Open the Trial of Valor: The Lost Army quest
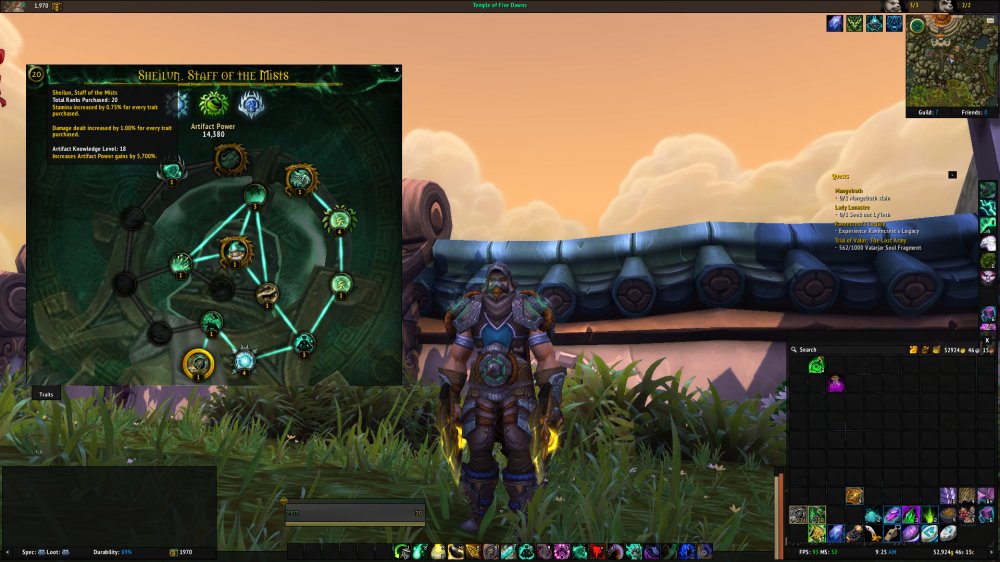 coord(876,240)
